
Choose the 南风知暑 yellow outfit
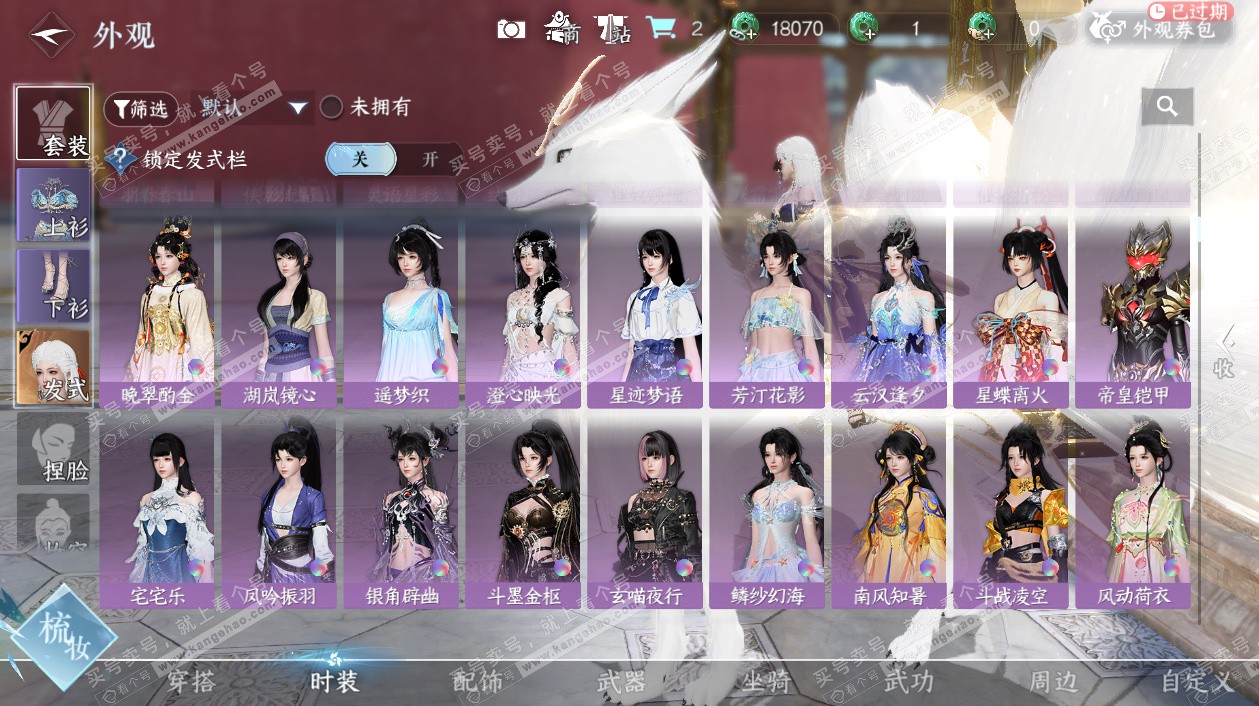click(889, 514)
